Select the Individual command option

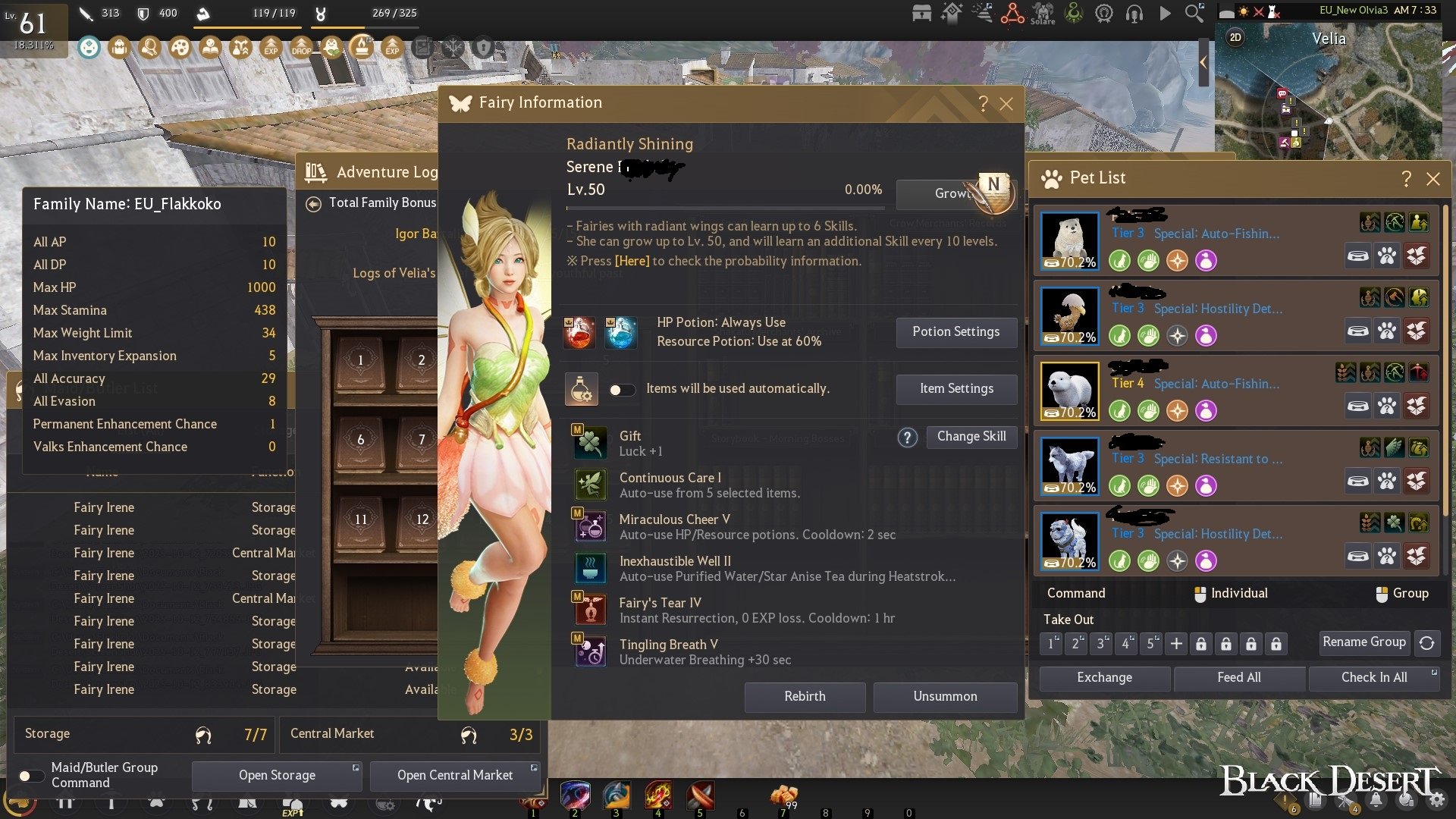(x=1230, y=594)
